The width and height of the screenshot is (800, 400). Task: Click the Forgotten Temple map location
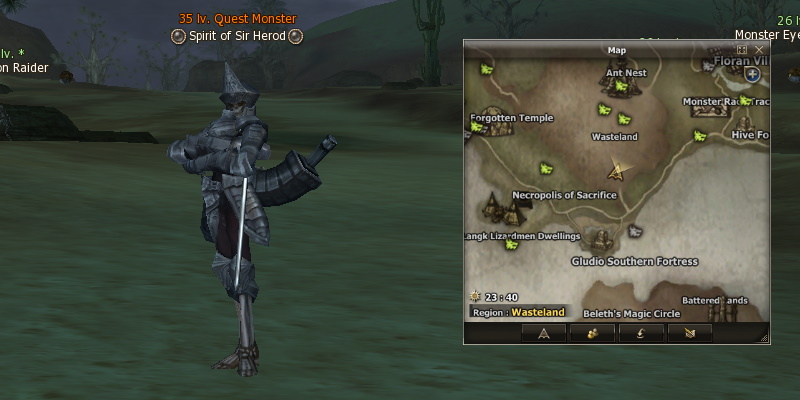[x=511, y=117]
